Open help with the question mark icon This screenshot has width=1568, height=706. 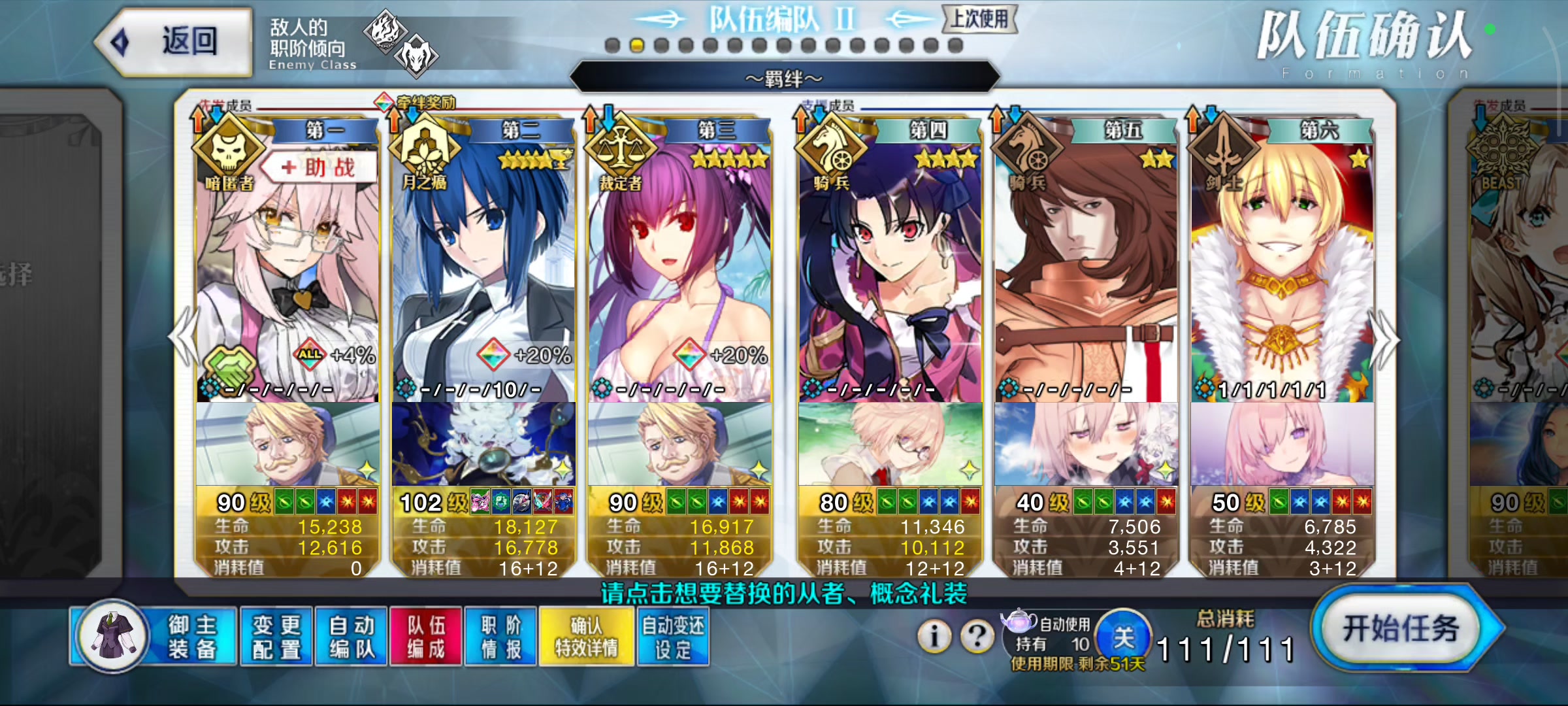pyautogui.click(x=977, y=635)
